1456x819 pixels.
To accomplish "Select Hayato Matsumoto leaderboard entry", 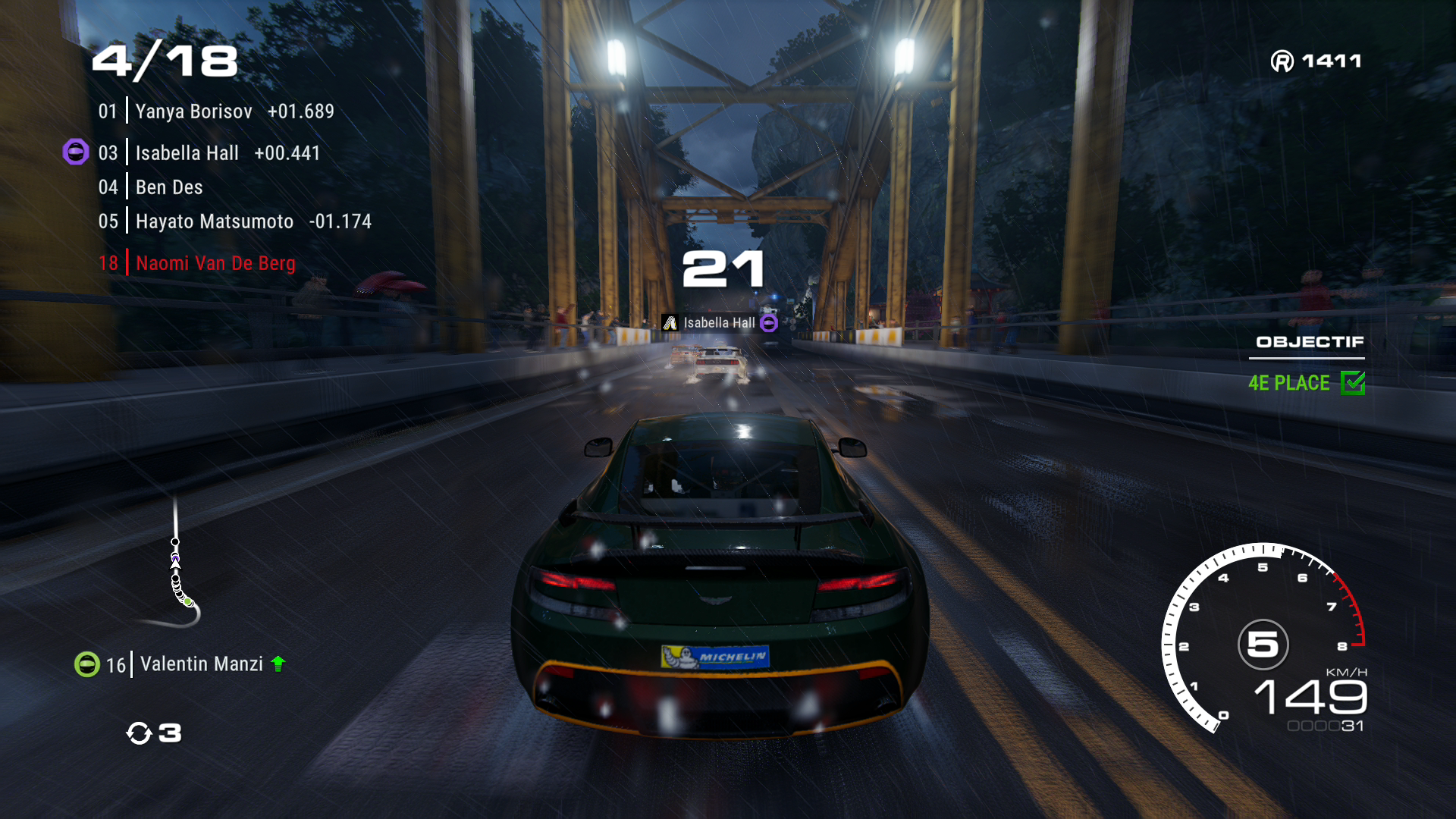I will [x=234, y=221].
